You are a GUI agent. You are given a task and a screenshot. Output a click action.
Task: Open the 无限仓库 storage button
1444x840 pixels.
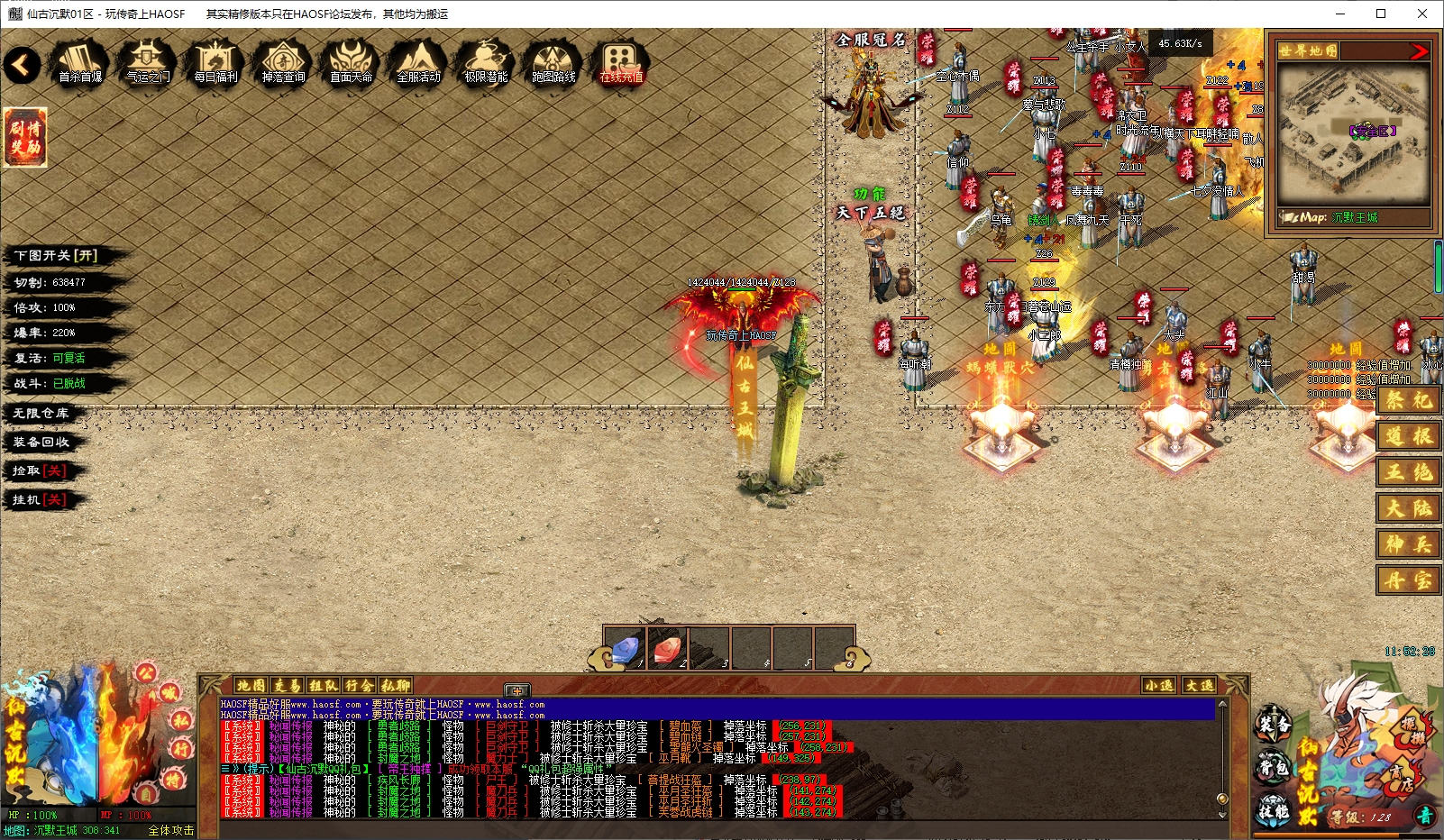tap(41, 414)
